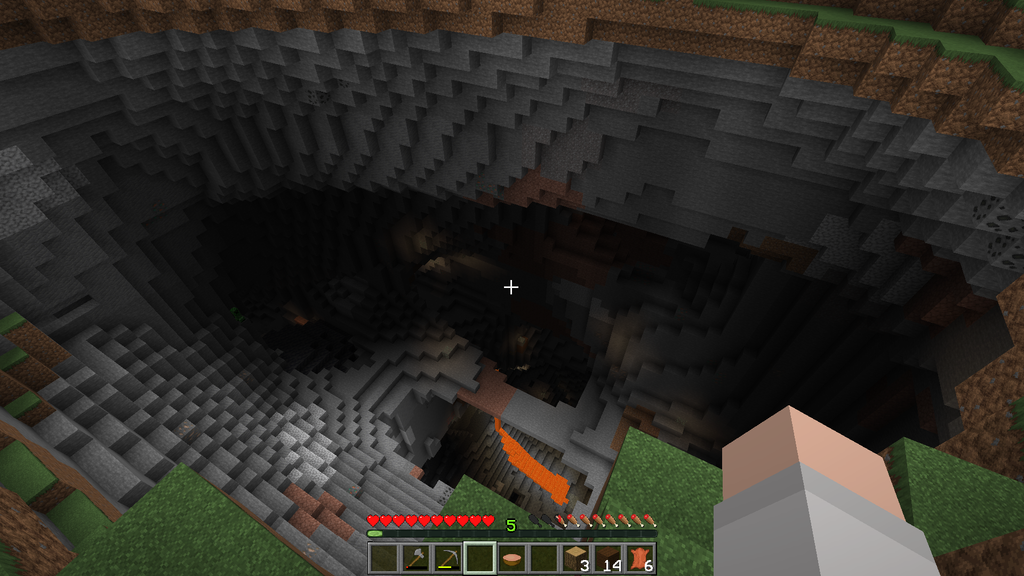Viewport: 1024px width, 576px height.
Task: Pick the dark wood block stack of 14
Action: 607,558
